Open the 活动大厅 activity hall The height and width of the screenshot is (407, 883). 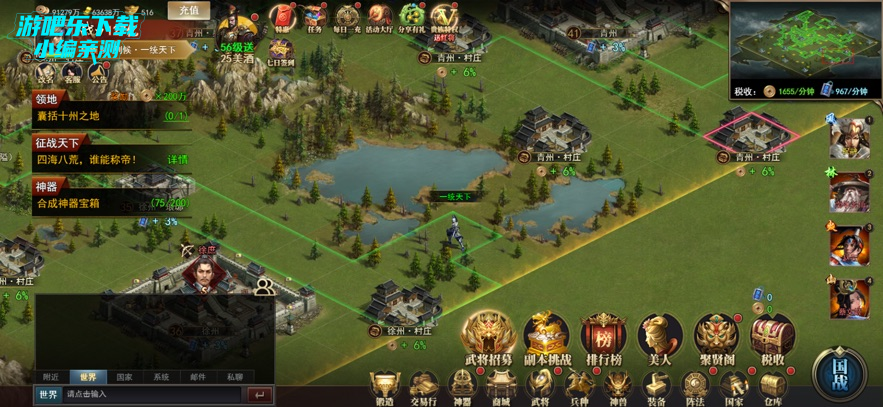tap(377, 17)
